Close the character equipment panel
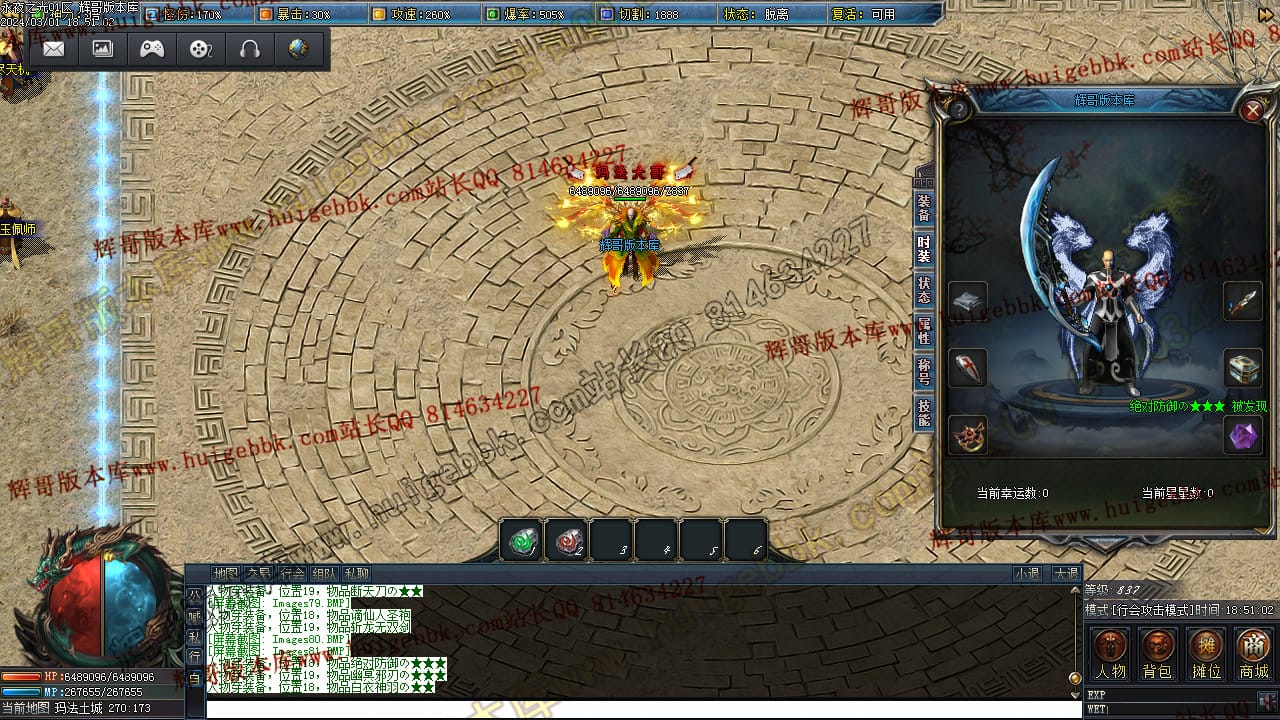1280x720 pixels. pyautogui.click(x=1252, y=110)
